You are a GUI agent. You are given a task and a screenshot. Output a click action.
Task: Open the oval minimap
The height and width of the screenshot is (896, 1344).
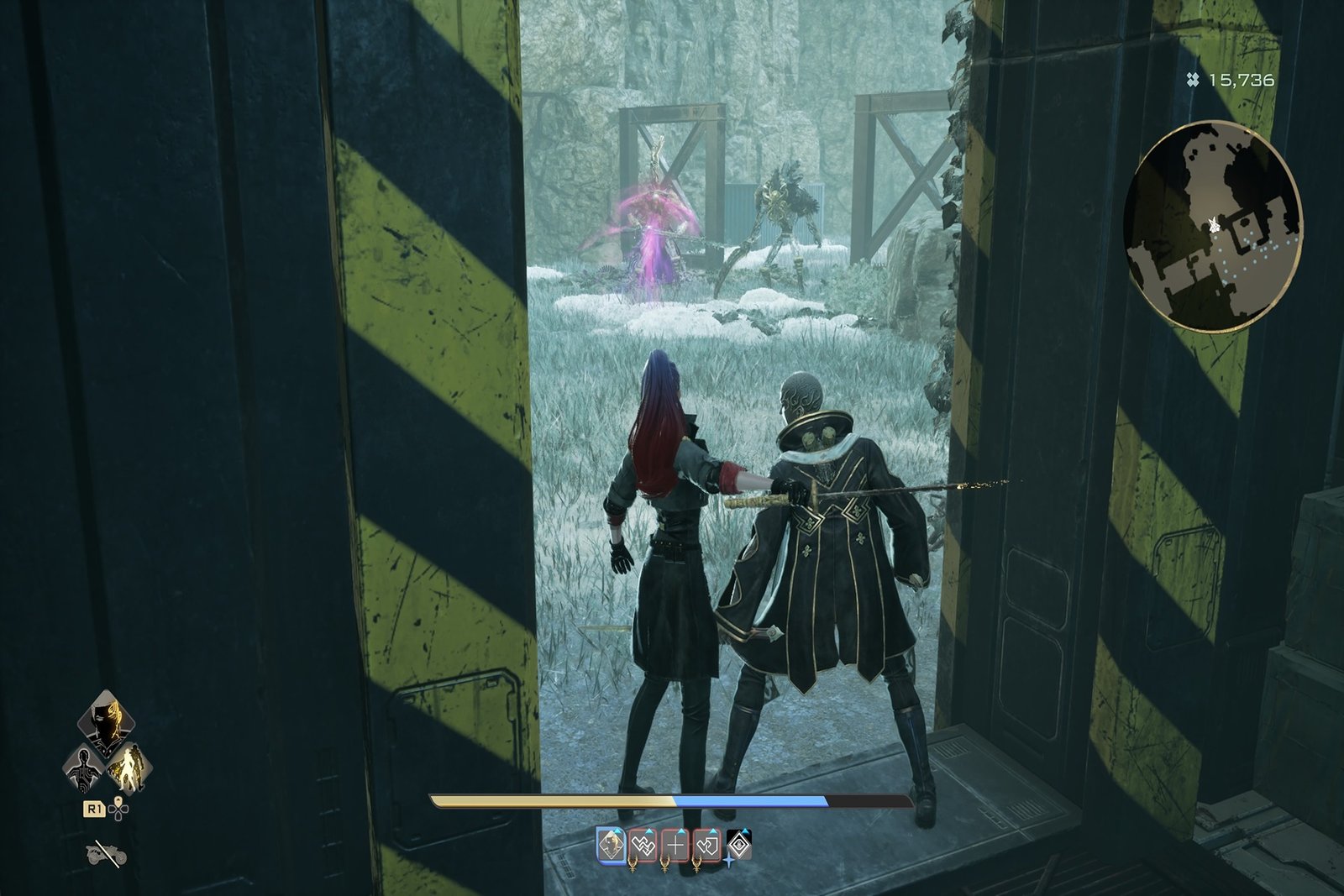coord(1212,225)
